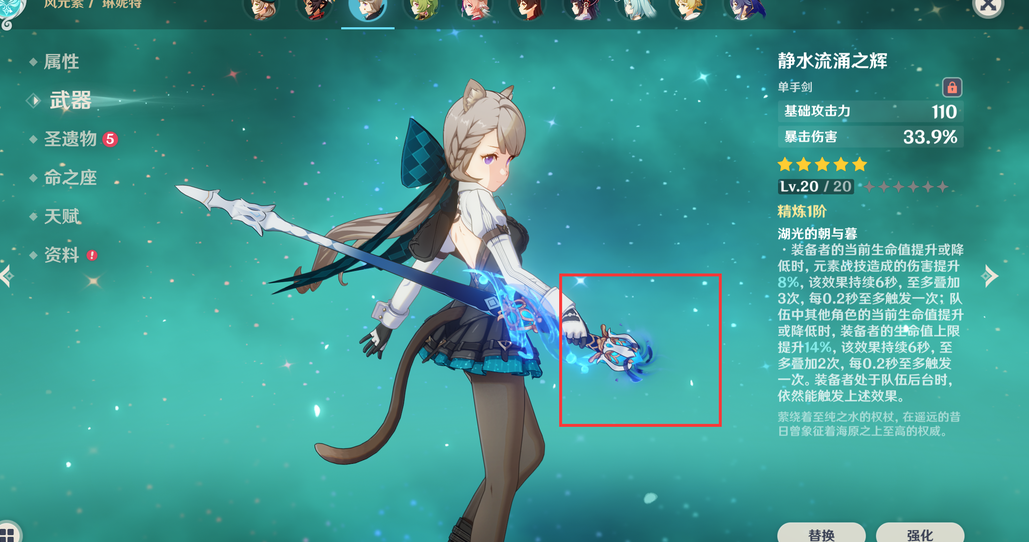The width and height of the screenshot is (1029, 542).
Task: Toggle the weapon lock icon
Action: pos(951,88)
